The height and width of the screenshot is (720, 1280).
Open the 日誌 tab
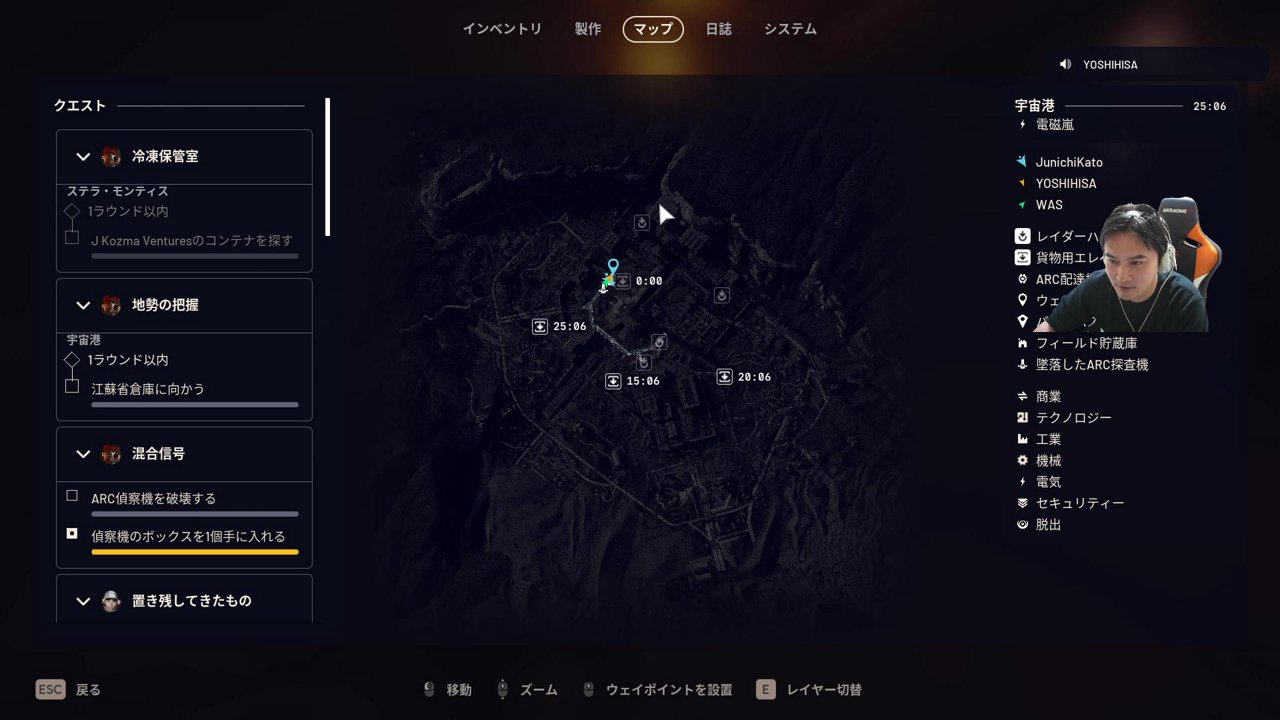click(x=719, y=29)
